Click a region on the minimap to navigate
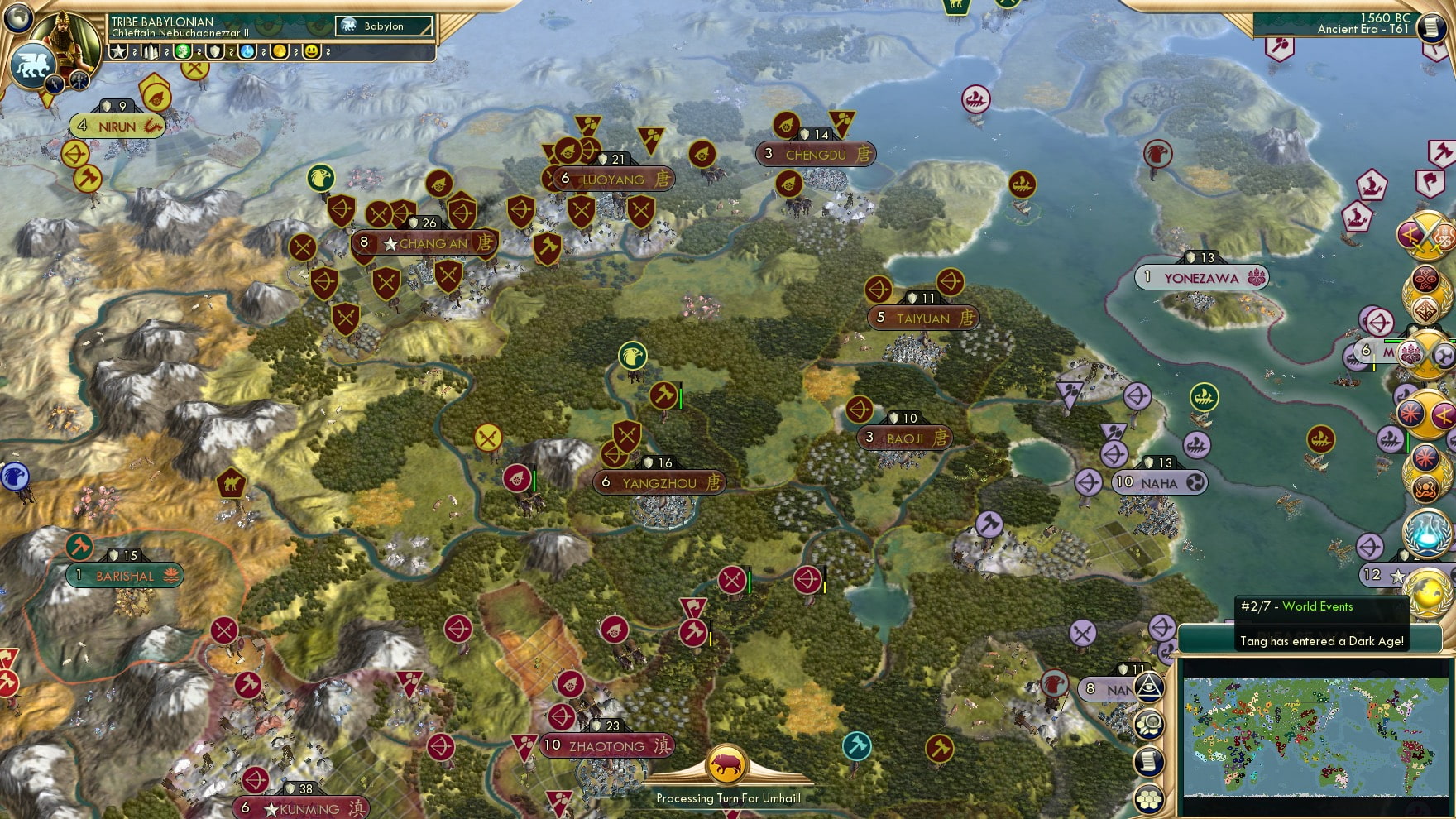 1315,736
